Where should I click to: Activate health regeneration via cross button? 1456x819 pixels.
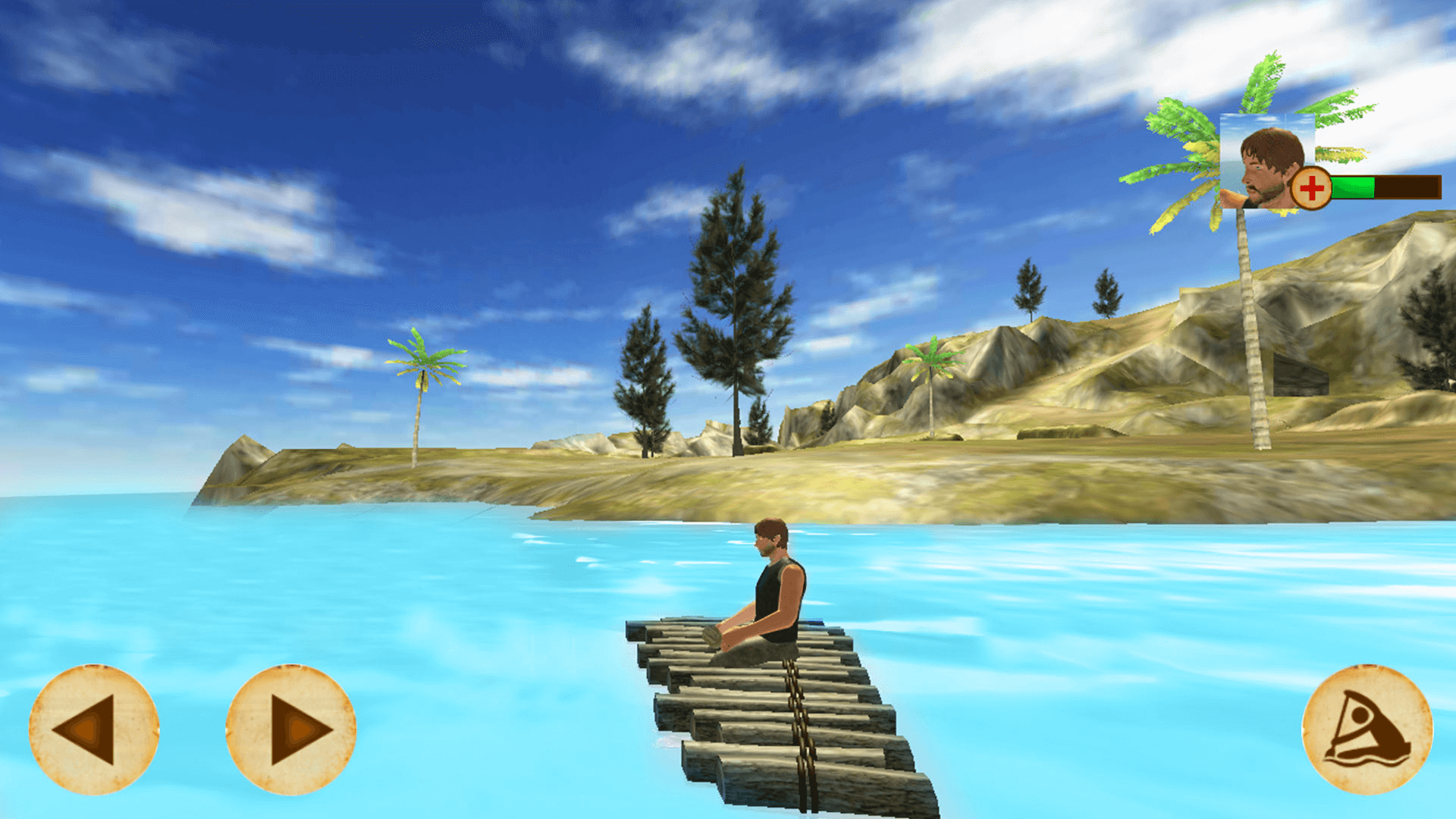1313,186
